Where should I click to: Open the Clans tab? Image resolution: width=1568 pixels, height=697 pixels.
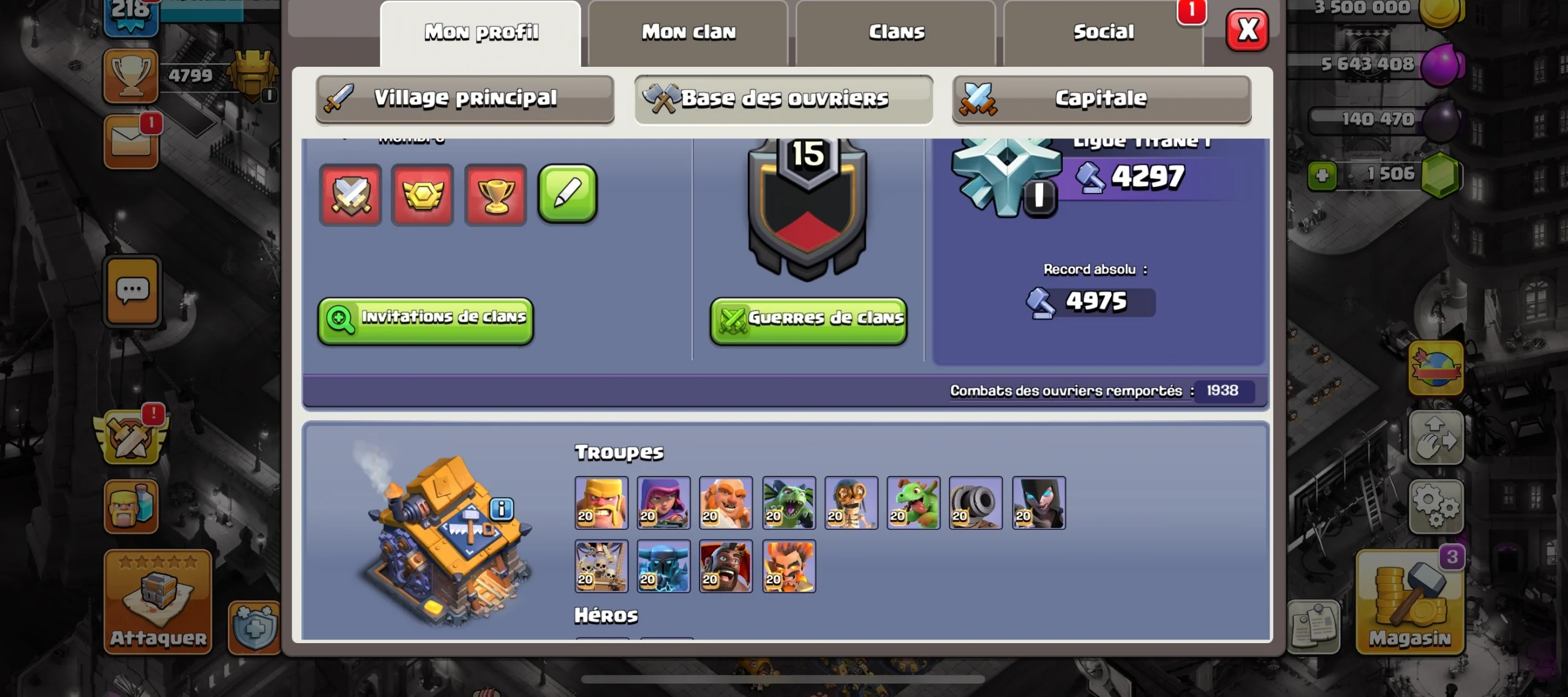tap(896, 32)
